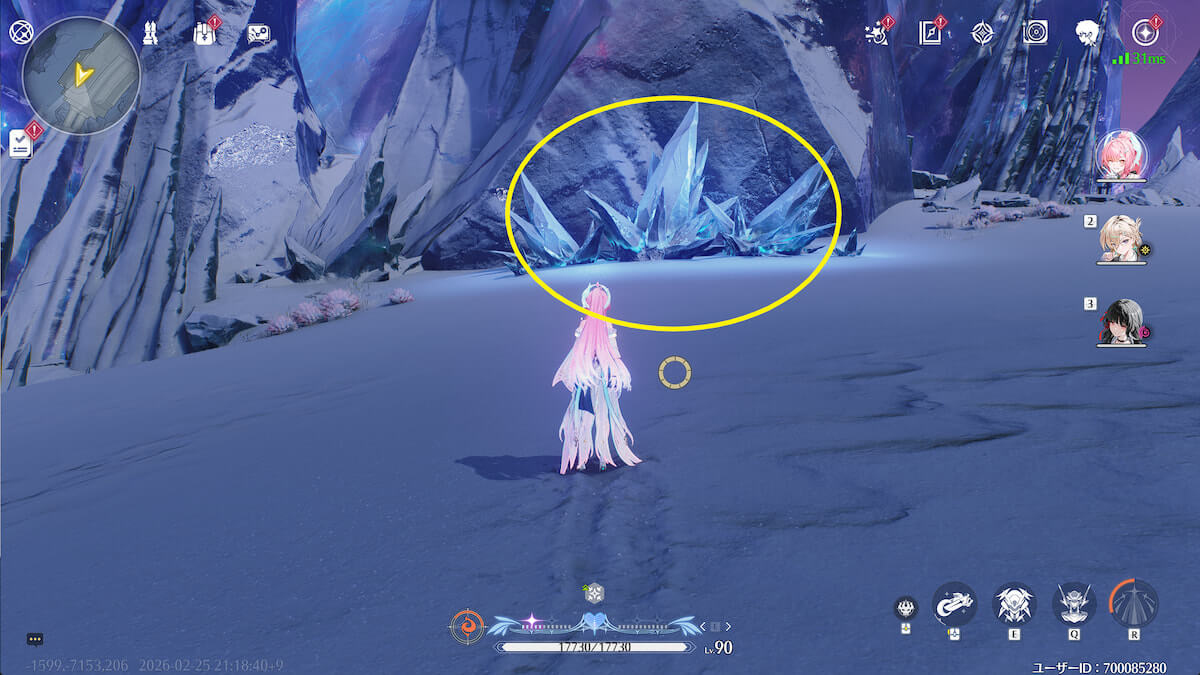
Task: Unleash the R ultimate ability icon
Action: pyautogui.click(x=1134, y=604)
